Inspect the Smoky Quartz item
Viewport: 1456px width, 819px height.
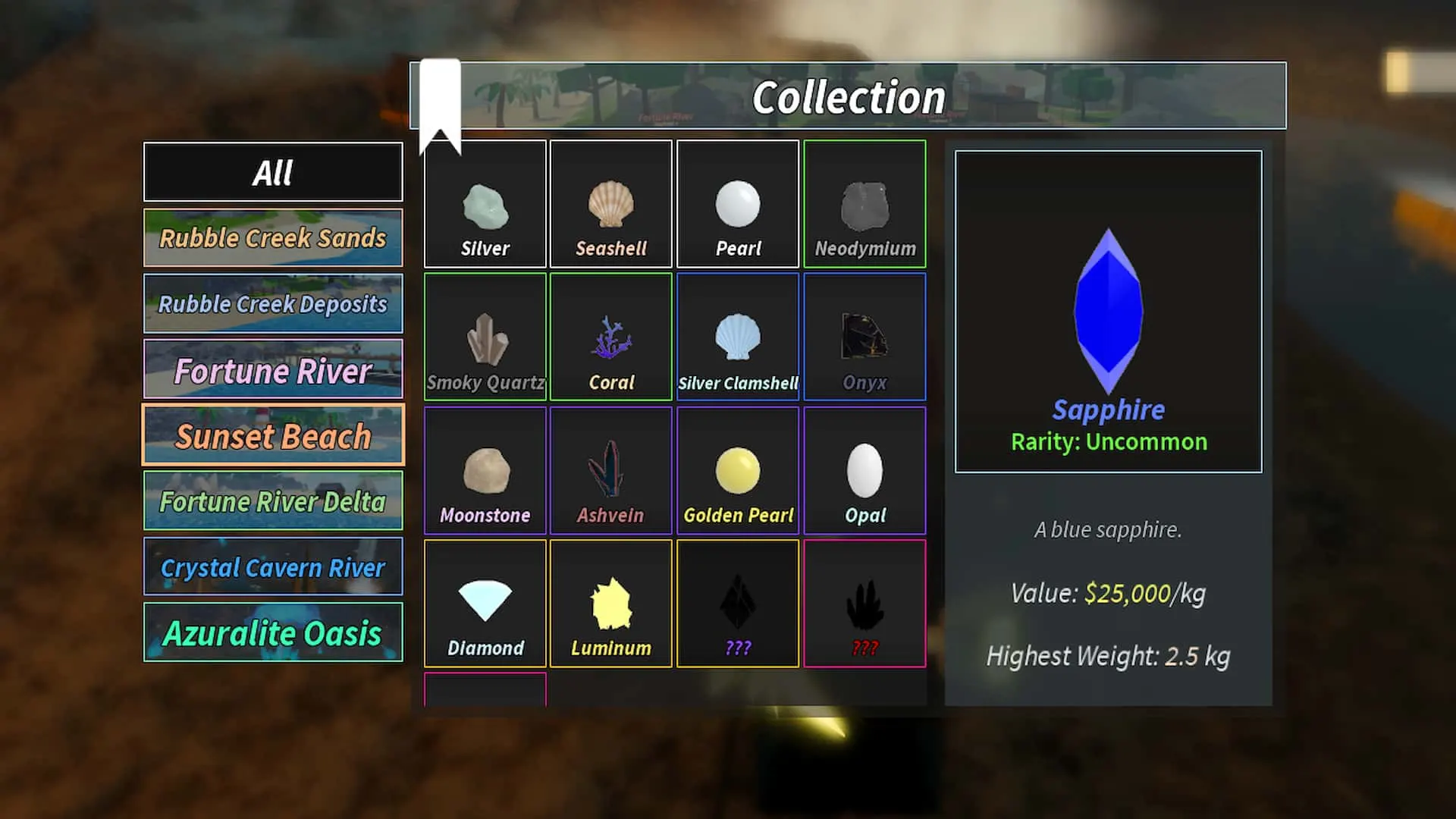tap(485, 336)
